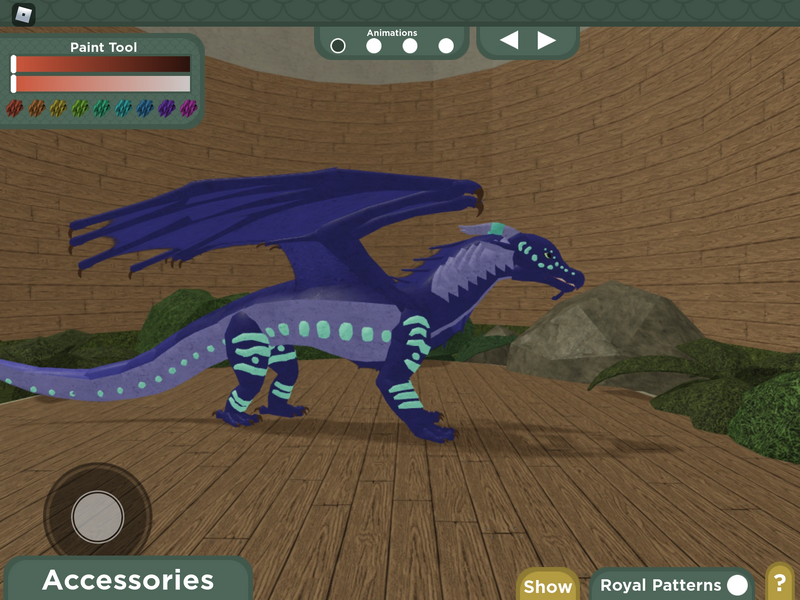Tap the virtual joystick thumbstick
The width and height of the screenshot is (800, 600).
point(98,517)
